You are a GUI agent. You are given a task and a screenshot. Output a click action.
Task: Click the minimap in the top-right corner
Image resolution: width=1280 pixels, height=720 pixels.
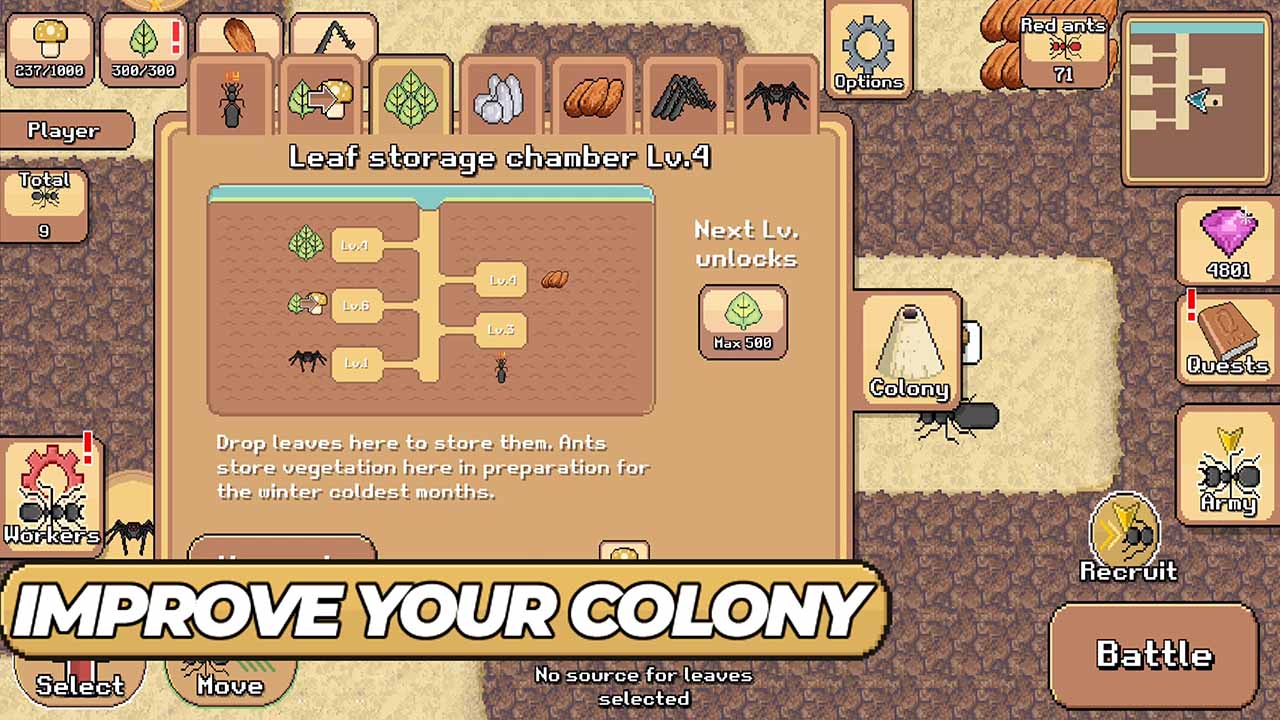1197,95
